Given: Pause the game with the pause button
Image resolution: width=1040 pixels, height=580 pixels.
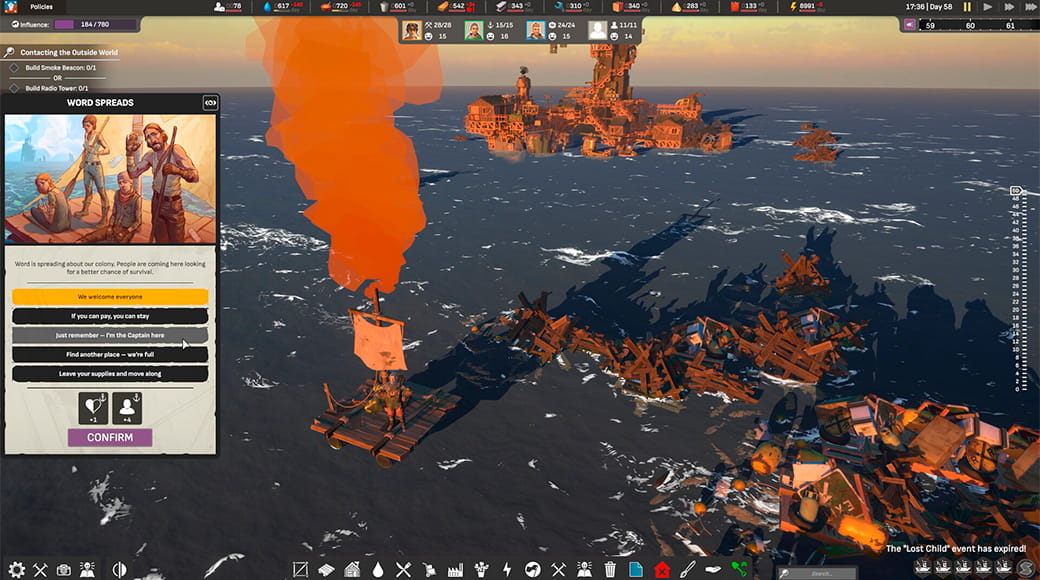Looking at the screenshot, I should [x=967, y=7].
